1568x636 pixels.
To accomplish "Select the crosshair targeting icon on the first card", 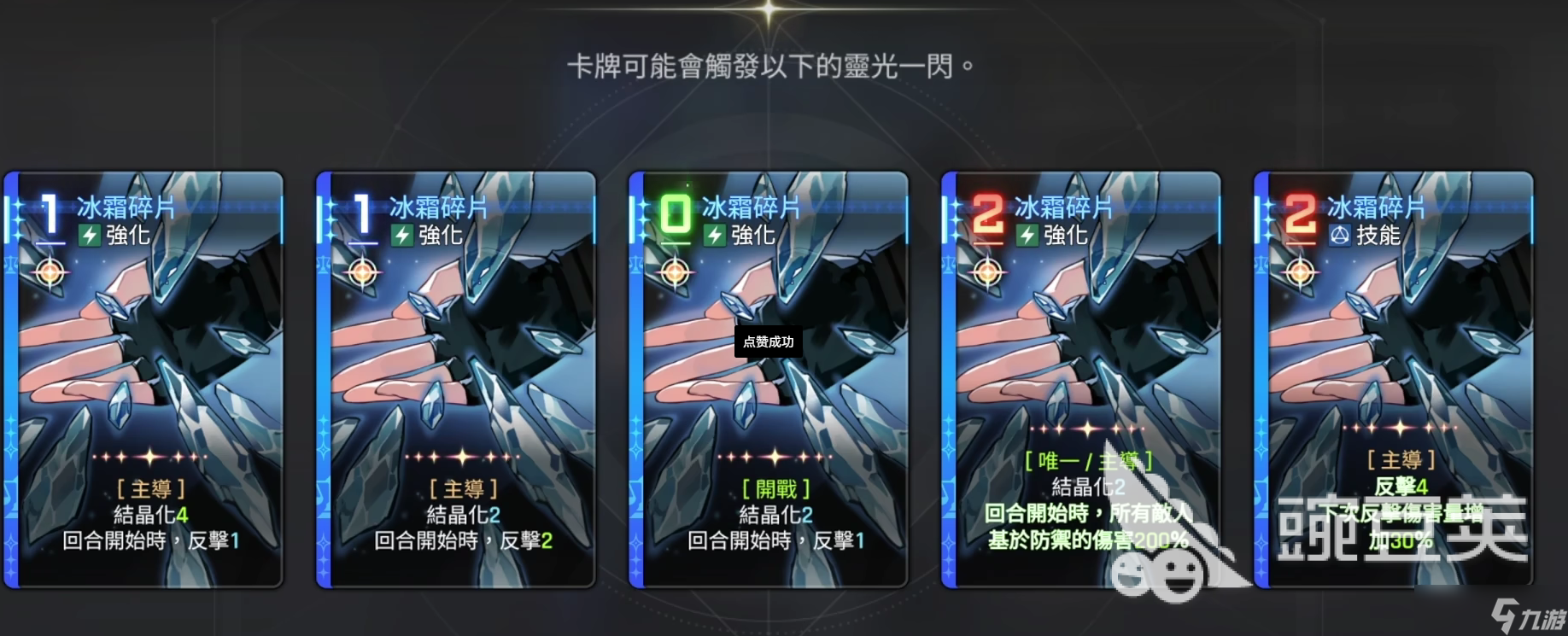I will click(51, 273).
